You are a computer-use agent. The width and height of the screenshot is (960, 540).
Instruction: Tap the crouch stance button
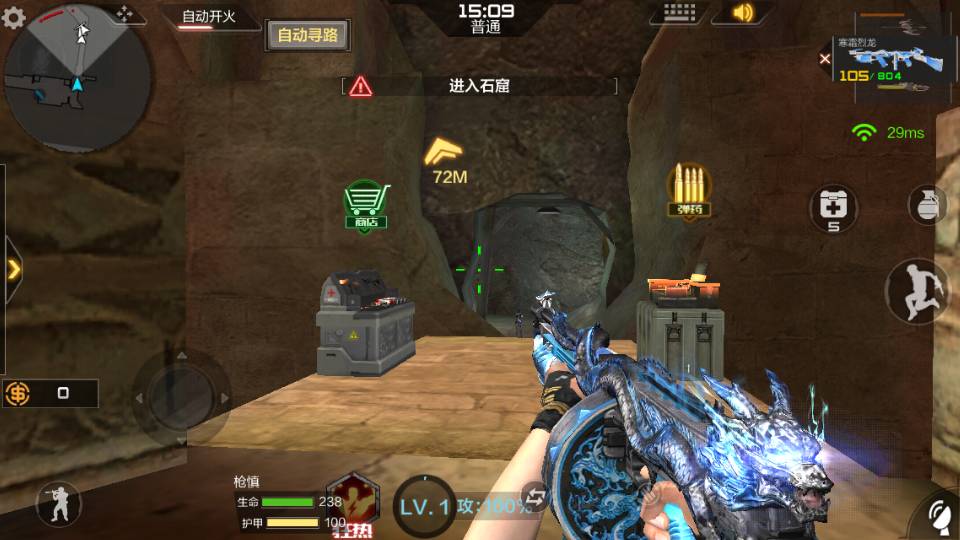58,505
